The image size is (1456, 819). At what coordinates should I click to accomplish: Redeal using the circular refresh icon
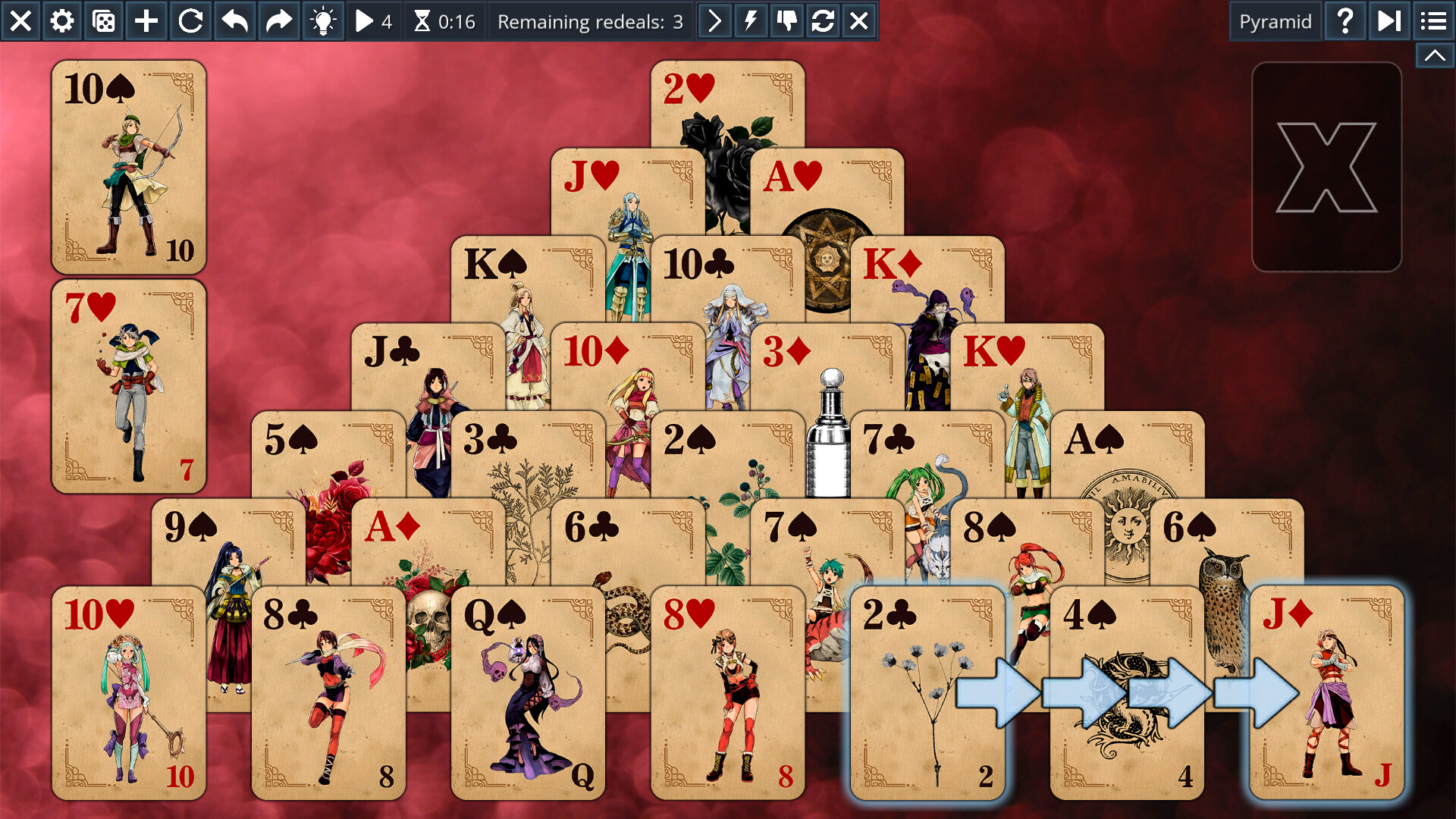point(823,20)
